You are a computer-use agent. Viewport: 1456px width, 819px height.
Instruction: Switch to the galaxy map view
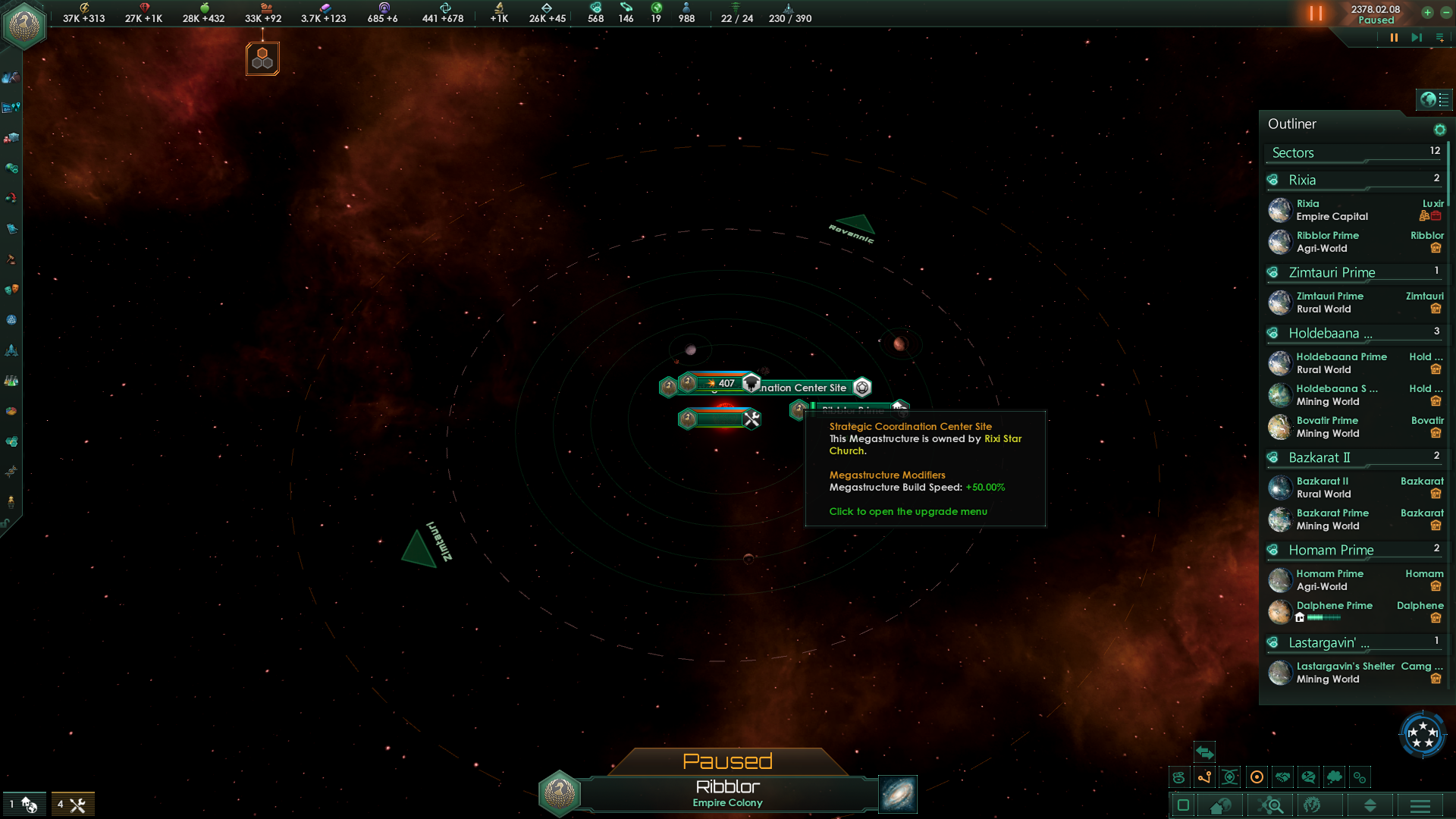coord(898,794)
